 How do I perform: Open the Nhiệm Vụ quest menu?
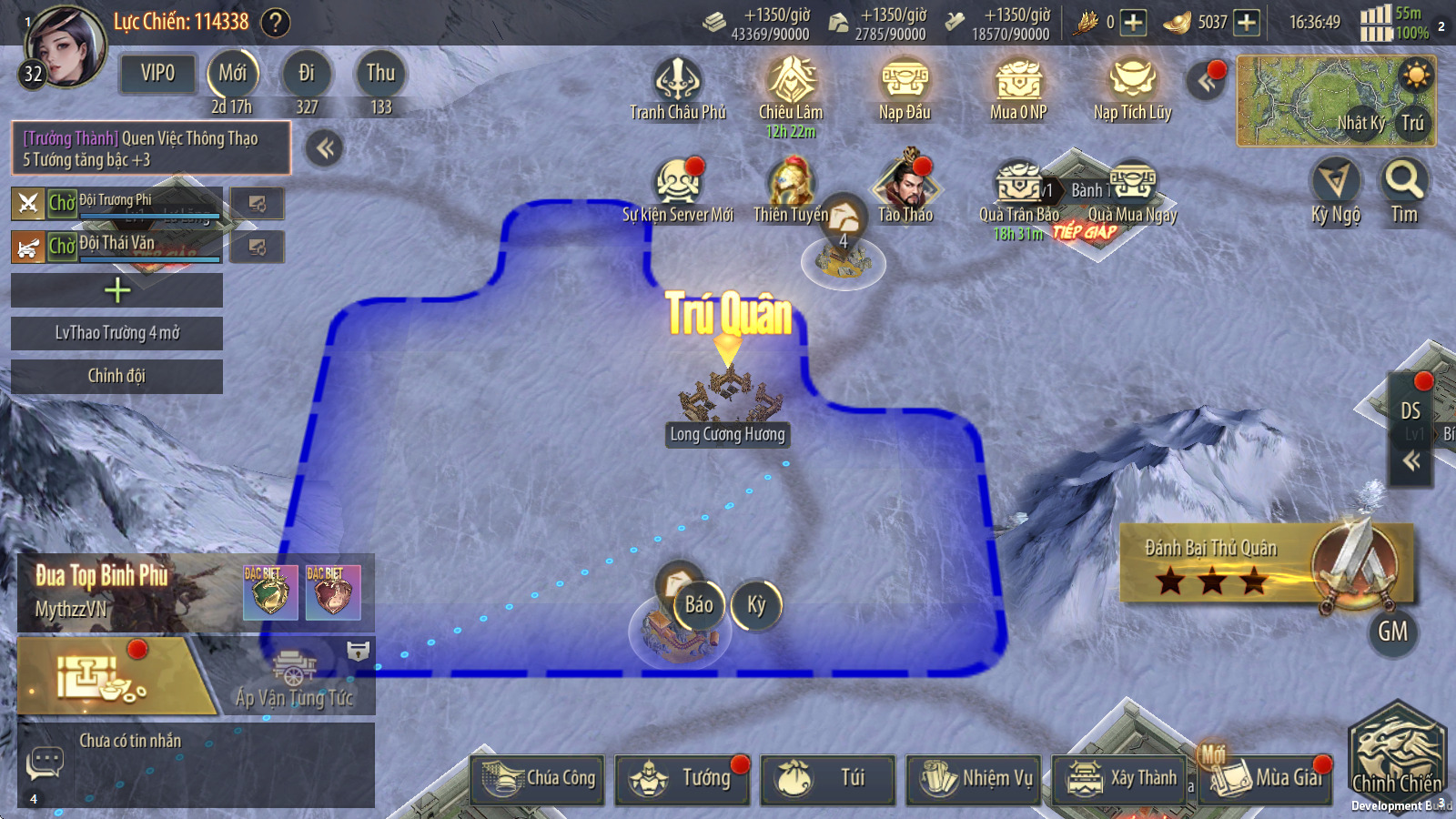point(974,779)
